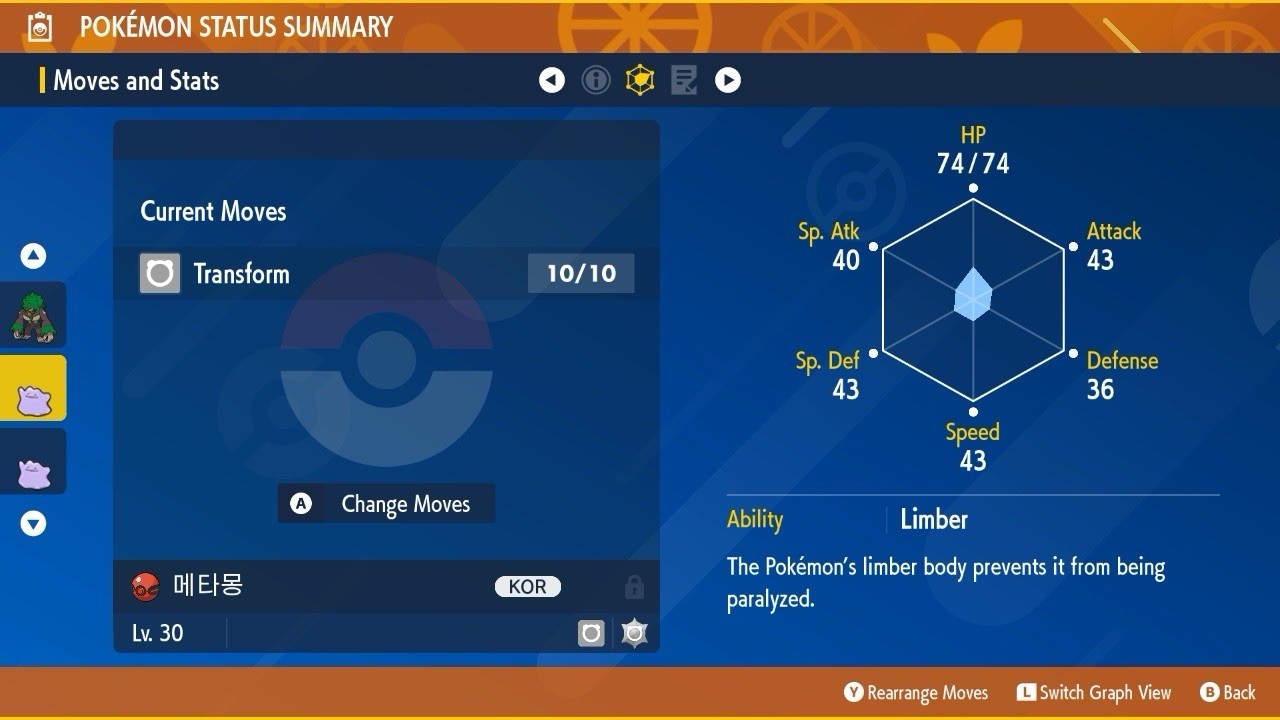The image size is (1280, 720).
Task: Switch to the info page tab icon
Action: 596,80
